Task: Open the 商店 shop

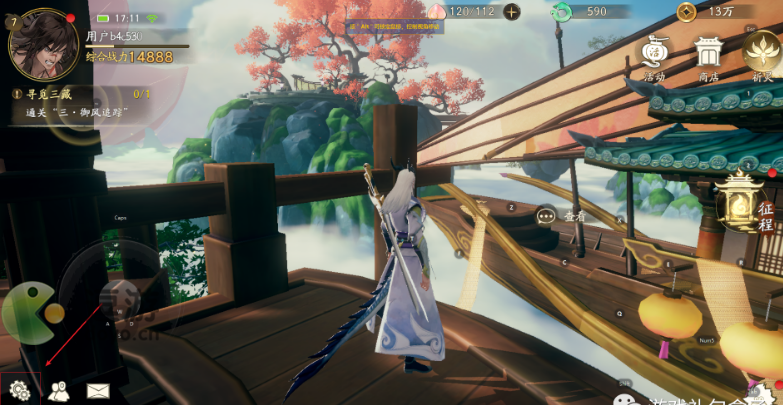Action: pyautogui.click(x=709, y=55)
